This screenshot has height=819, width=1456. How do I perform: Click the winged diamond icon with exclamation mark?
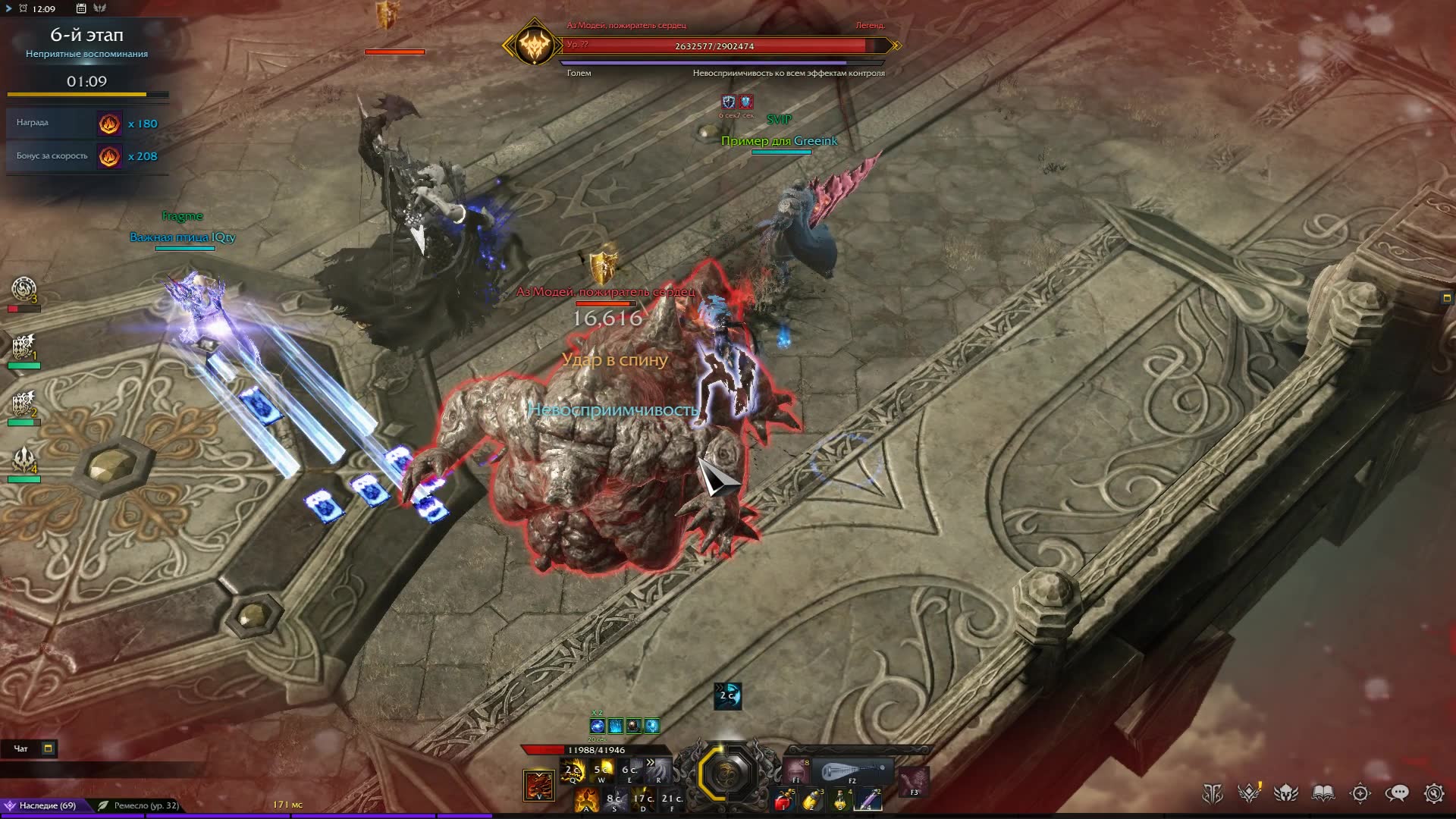click(1249, 793)
